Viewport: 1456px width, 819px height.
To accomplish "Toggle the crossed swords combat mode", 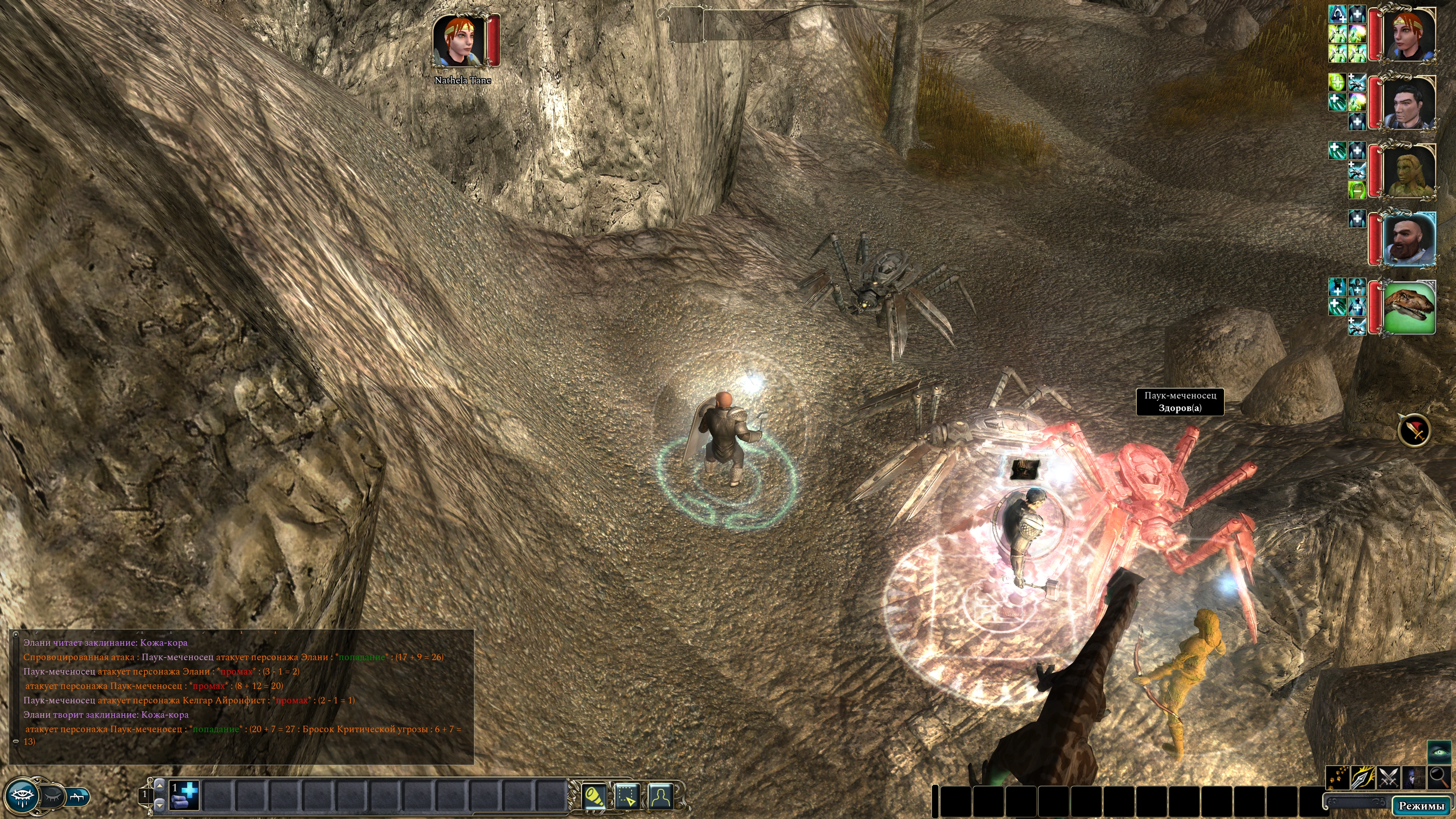I will (x=1388, y=777).
